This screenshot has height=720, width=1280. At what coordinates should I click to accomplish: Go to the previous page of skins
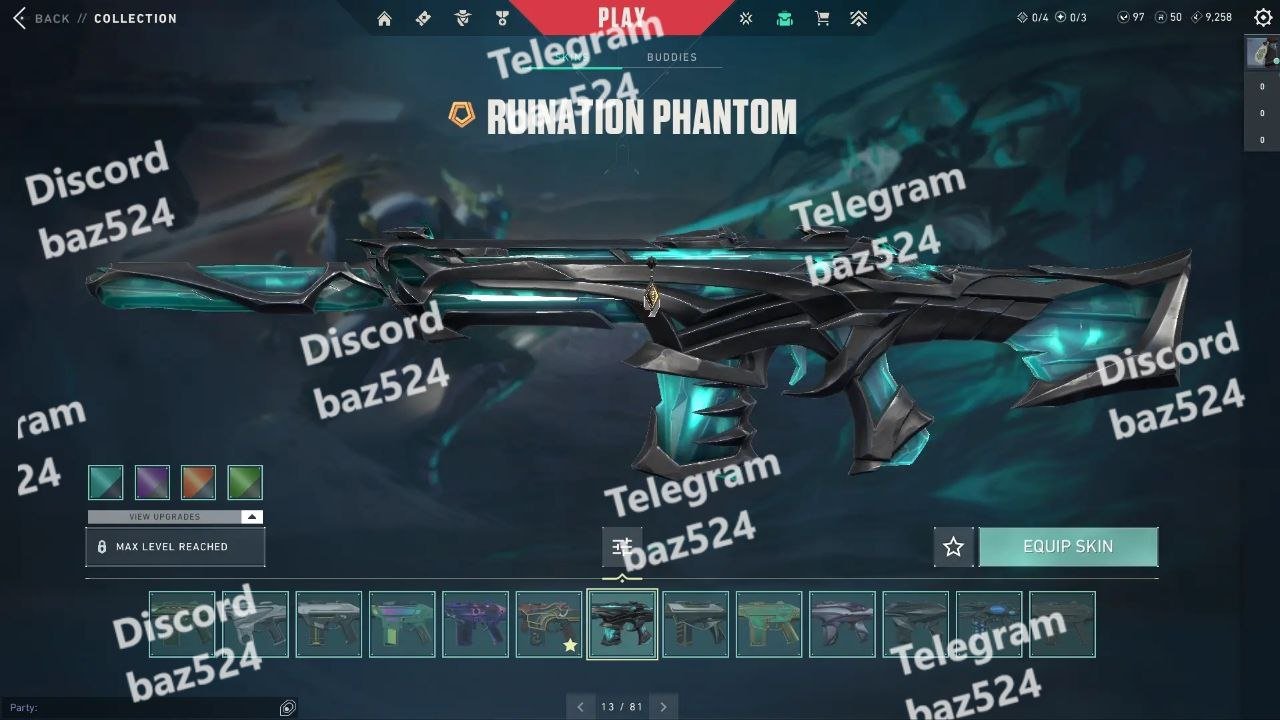[580, 707]
